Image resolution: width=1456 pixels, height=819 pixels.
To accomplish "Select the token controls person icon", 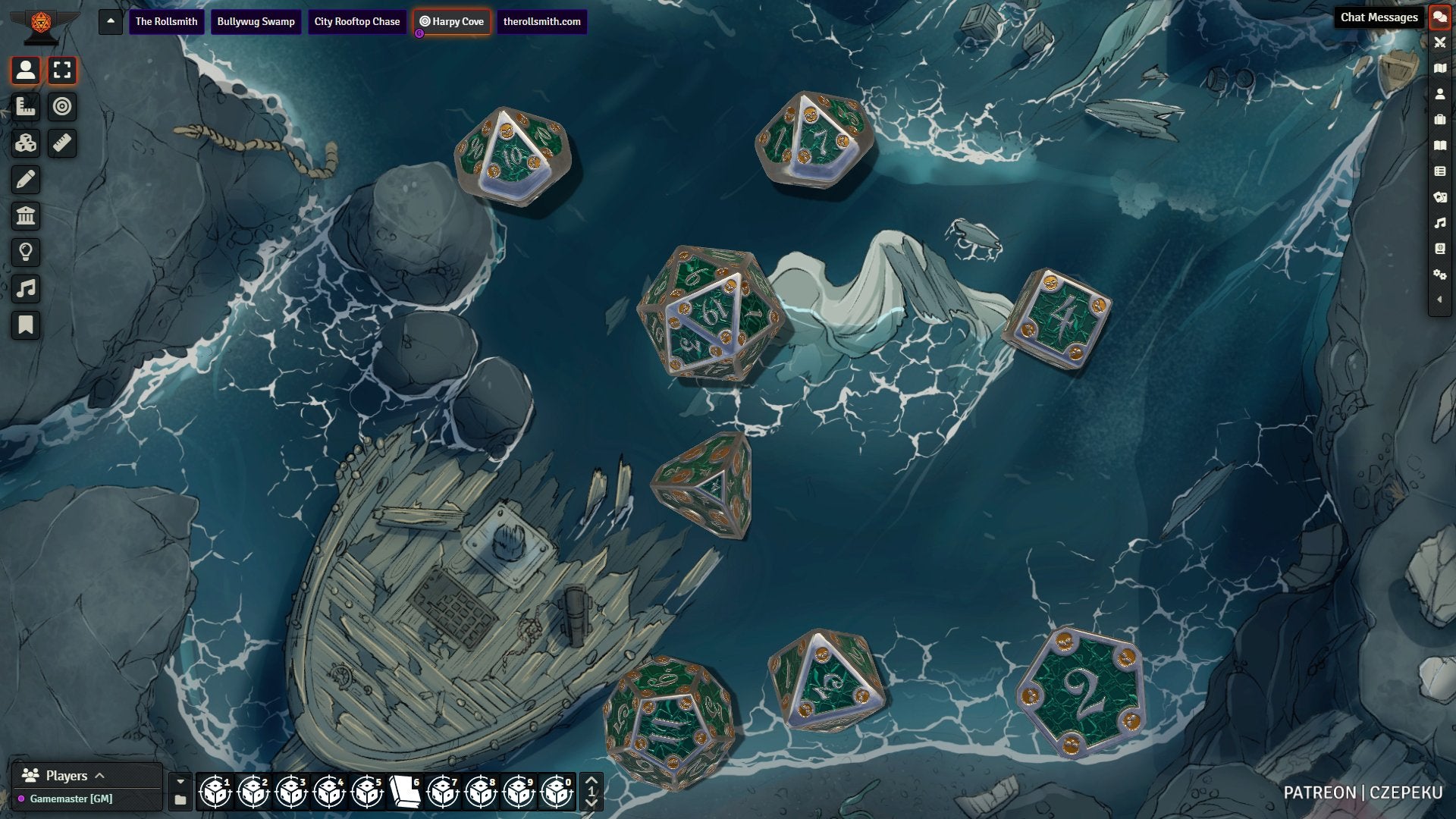I will [x=26, y=71].
